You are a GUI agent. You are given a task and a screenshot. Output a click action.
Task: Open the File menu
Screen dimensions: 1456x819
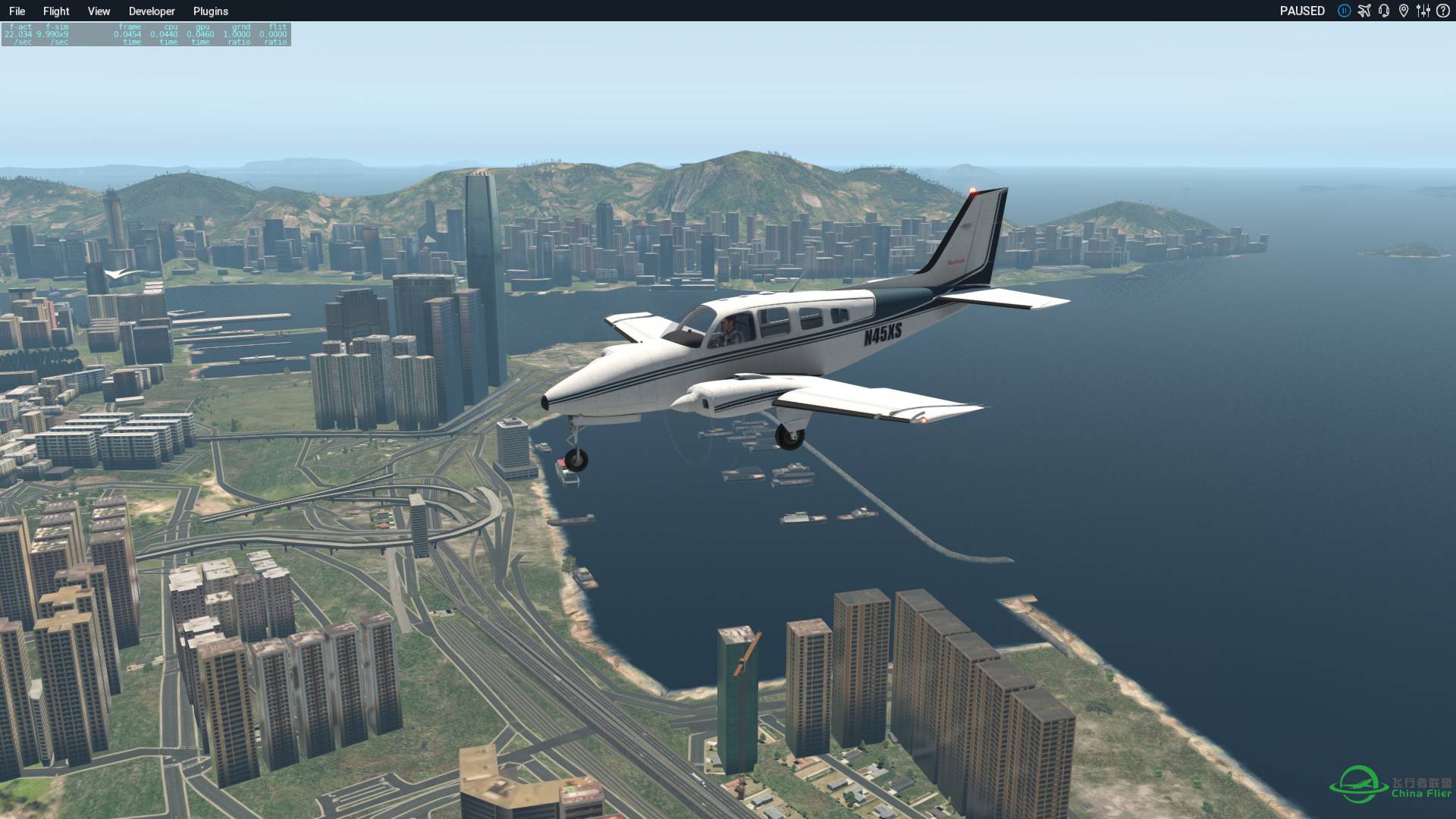tap(17, 11)
